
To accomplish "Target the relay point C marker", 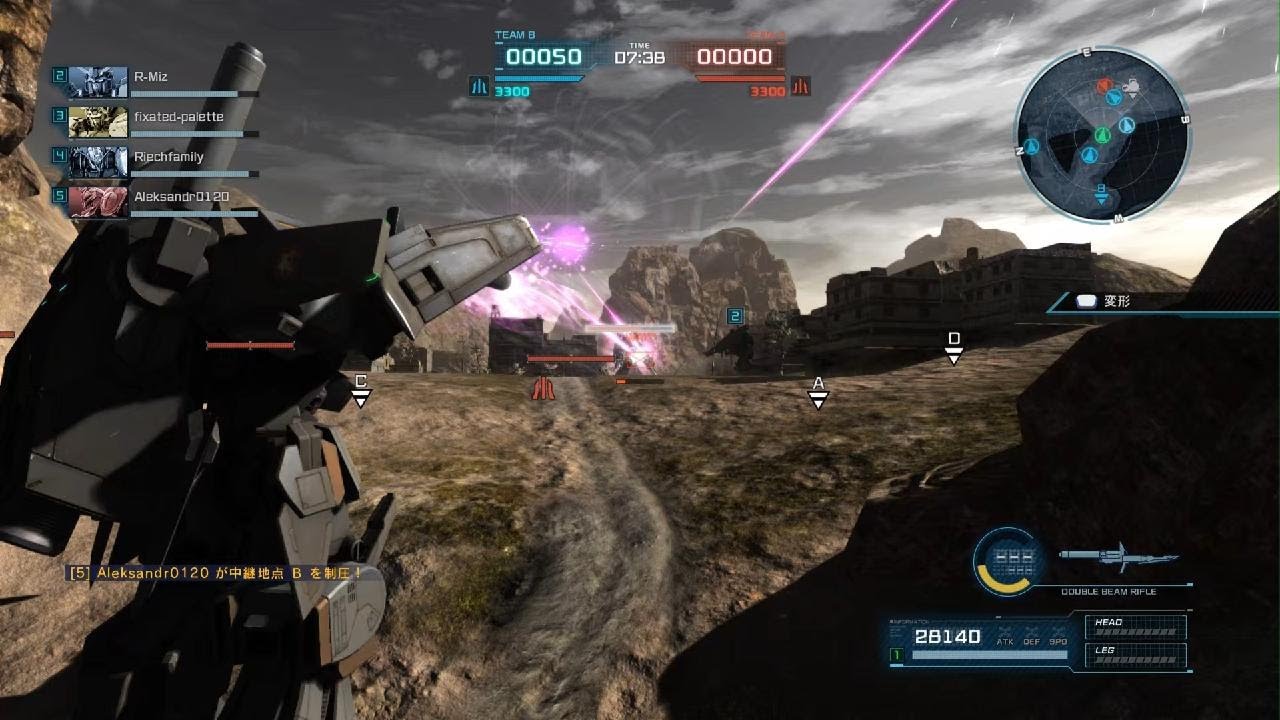I will (x=361, y=390).
